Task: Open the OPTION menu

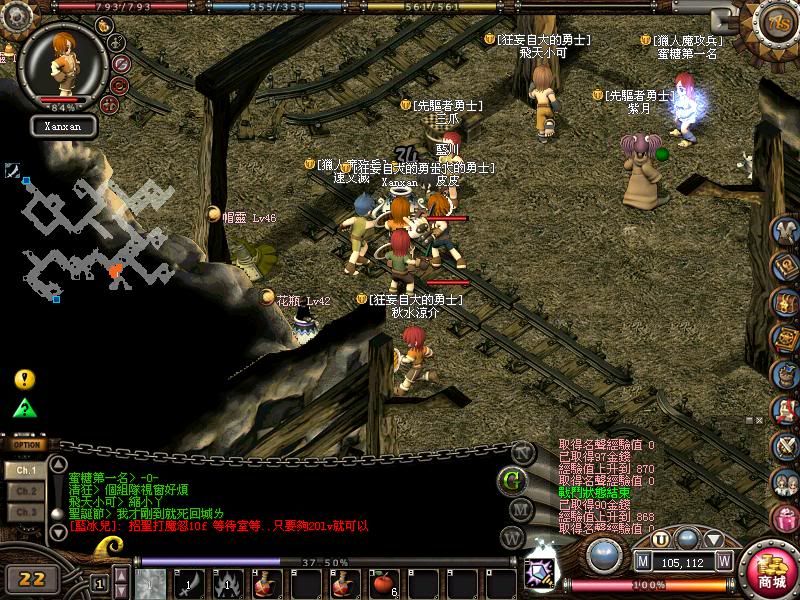Action: (x=27, y=445)
